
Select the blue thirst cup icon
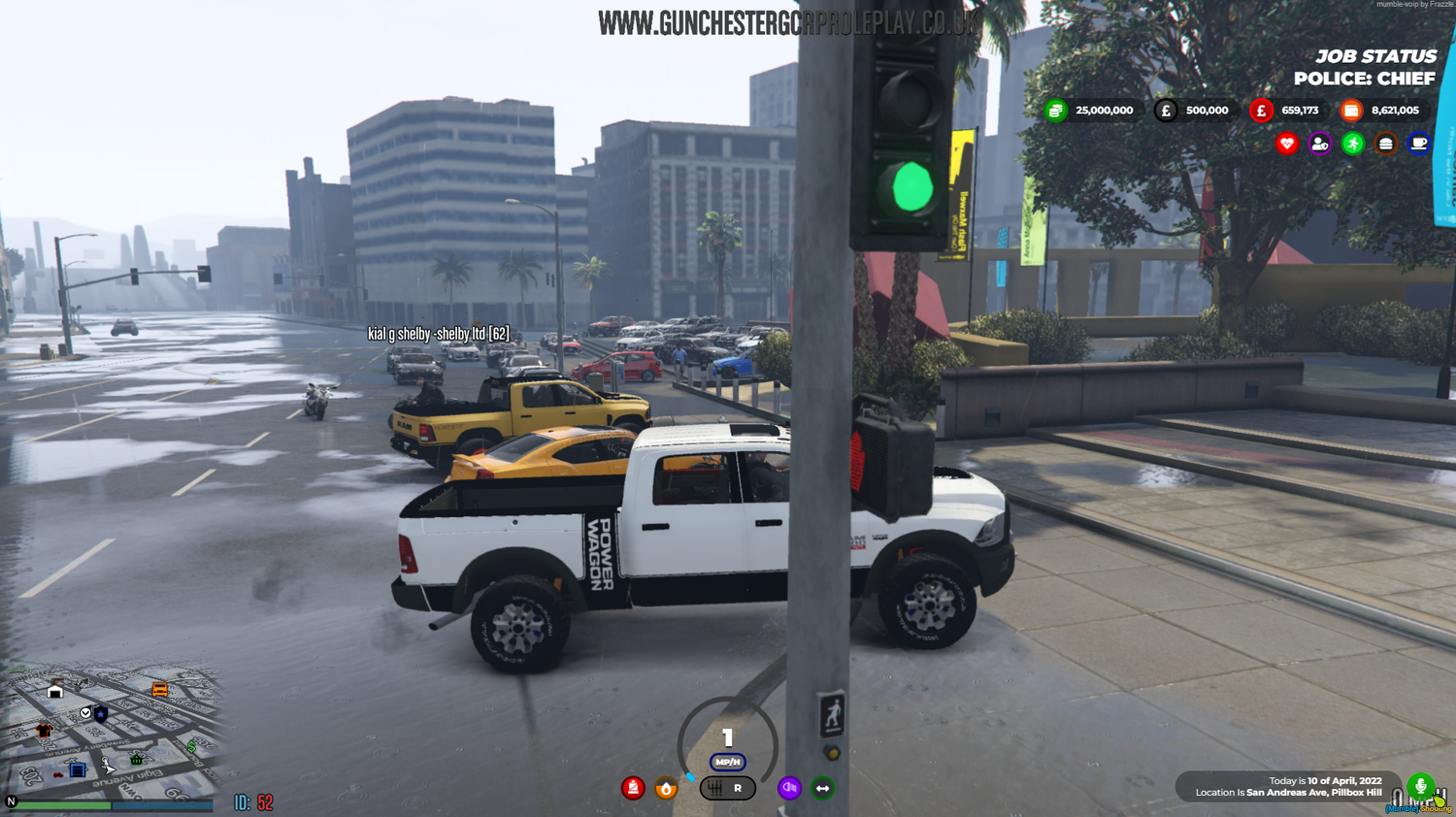pos(1419,143)
